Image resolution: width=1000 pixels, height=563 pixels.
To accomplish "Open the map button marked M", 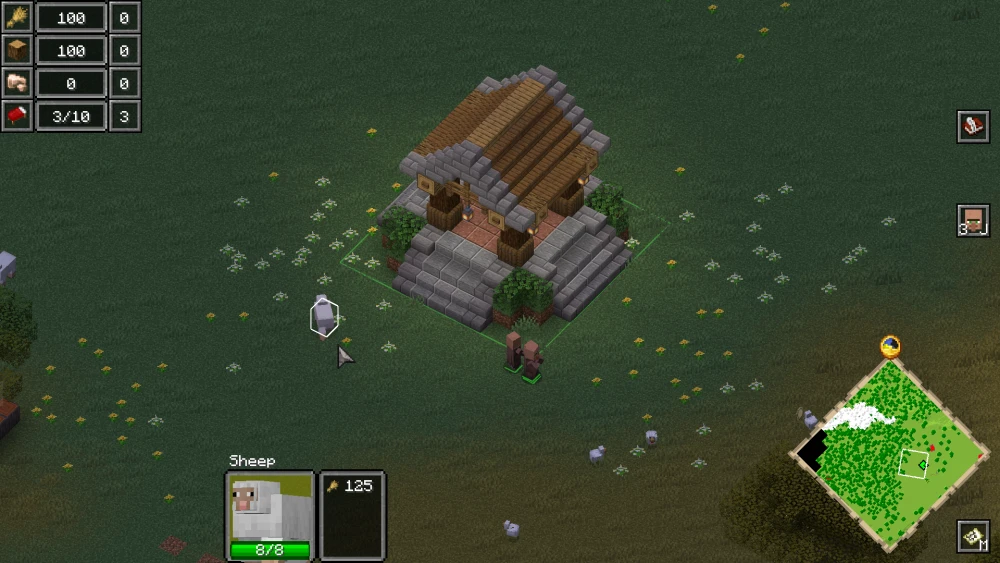I will 973,536.
